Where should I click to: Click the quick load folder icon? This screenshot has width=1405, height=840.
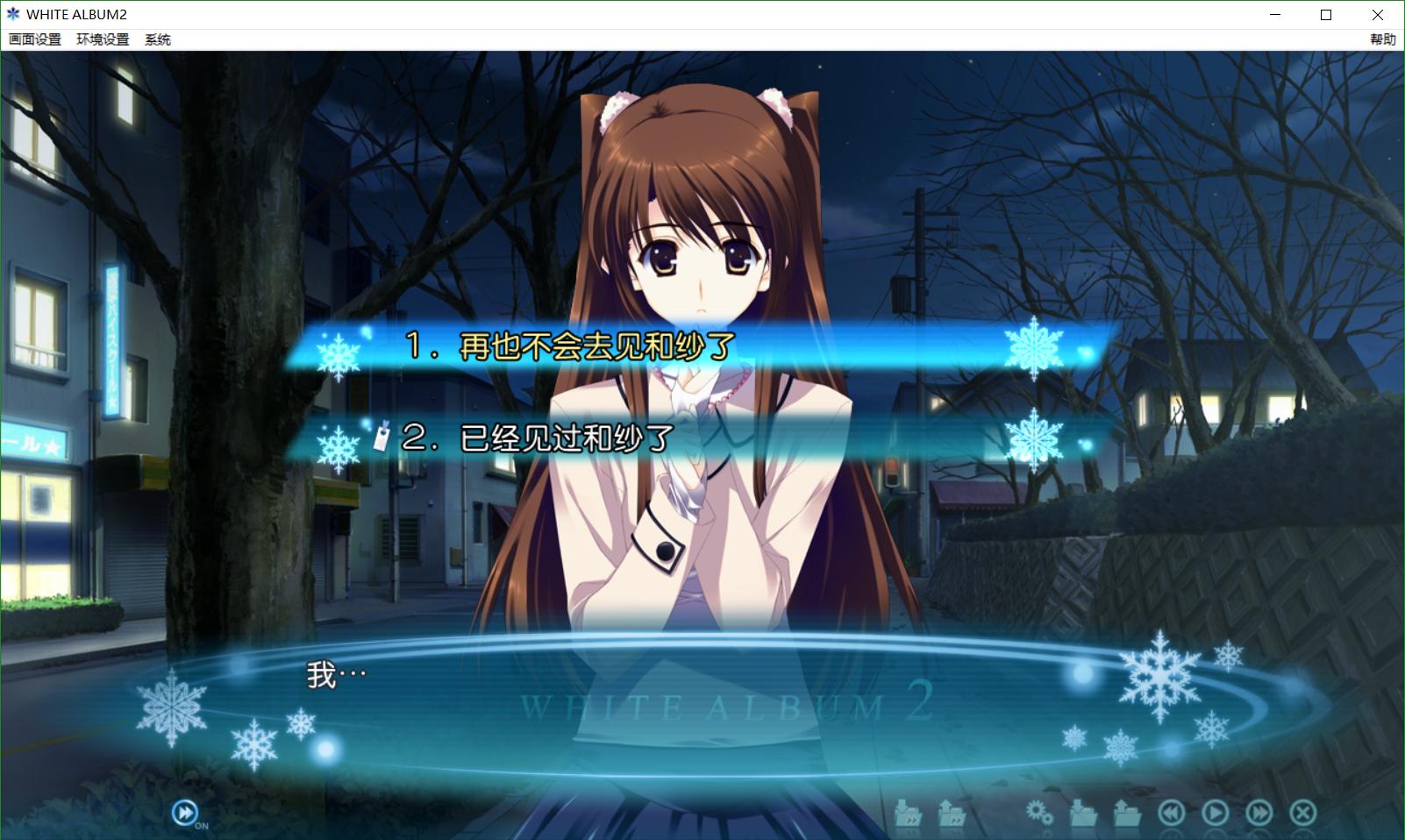coord(952,814)
